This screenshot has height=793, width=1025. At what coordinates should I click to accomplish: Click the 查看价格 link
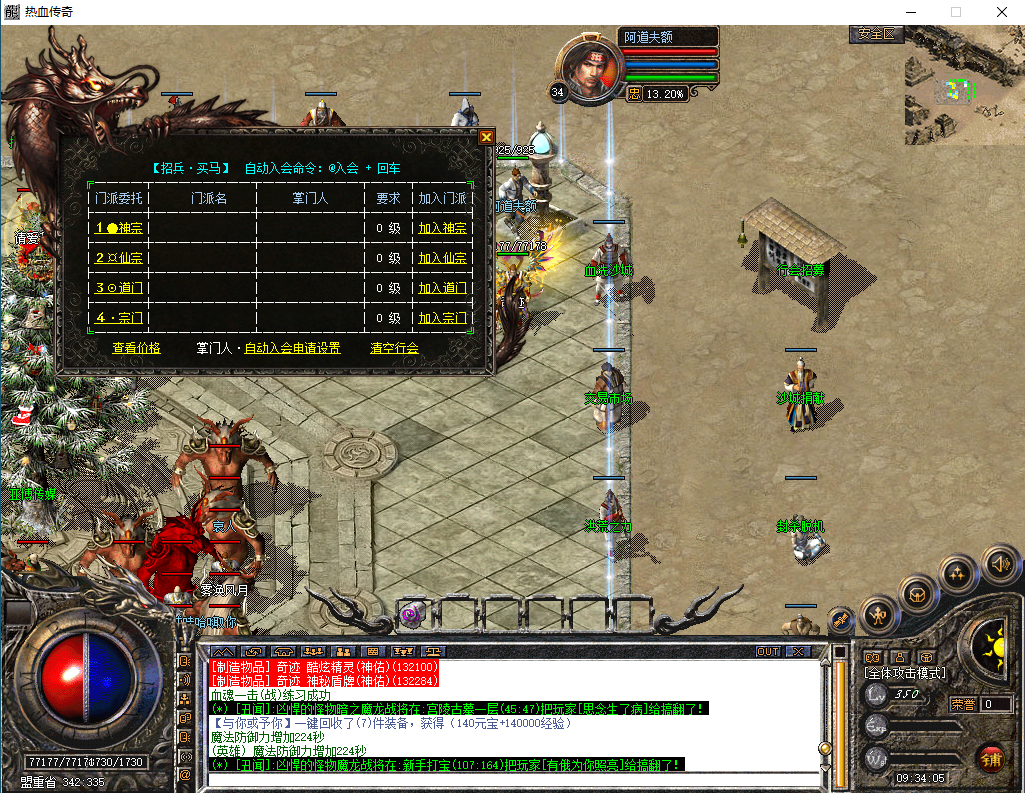click(136, 348)
